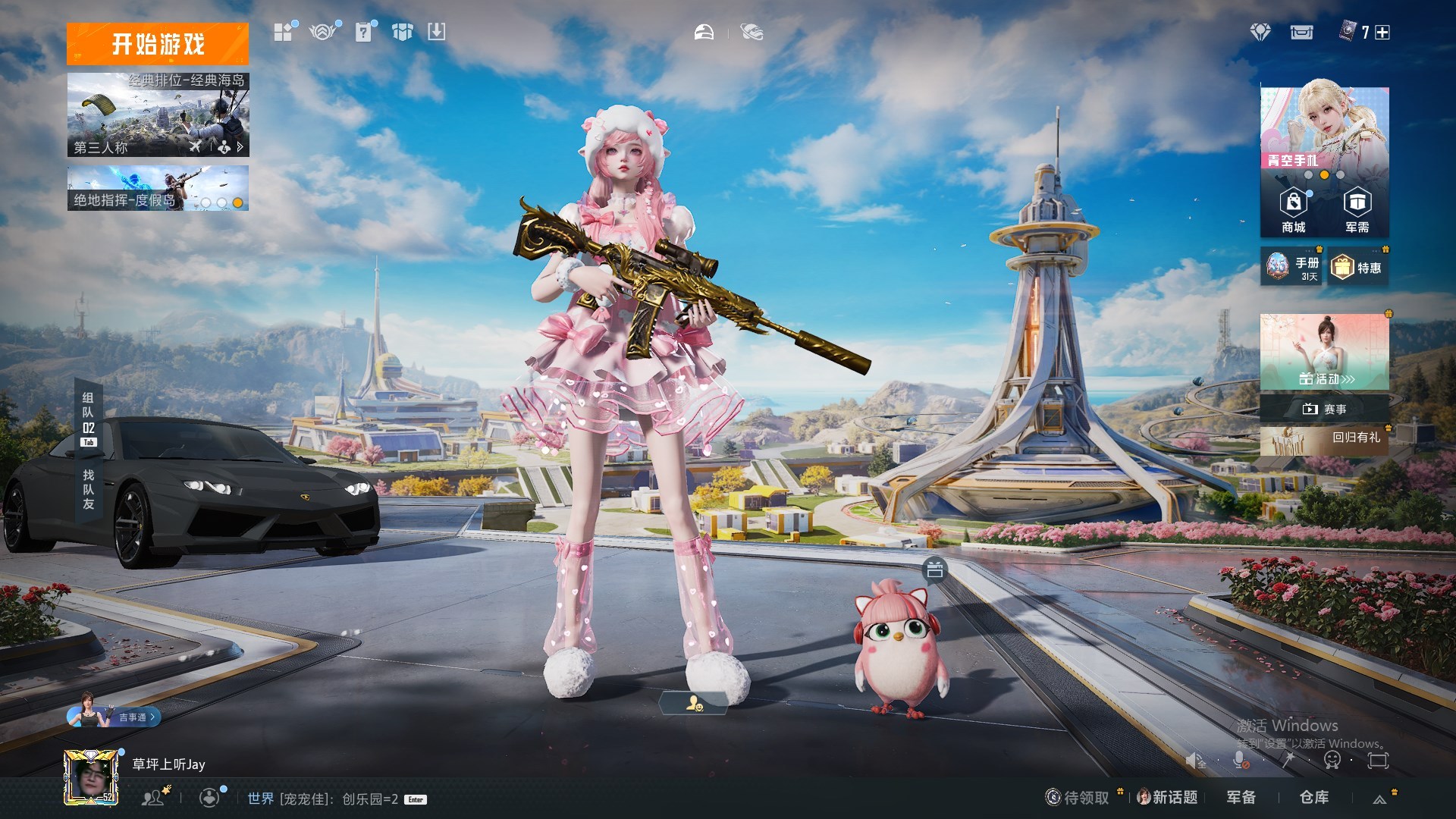This screenshot has width=1456, height=819.
Task: Open the 赛事 esports section
Action: [1324, 409]
